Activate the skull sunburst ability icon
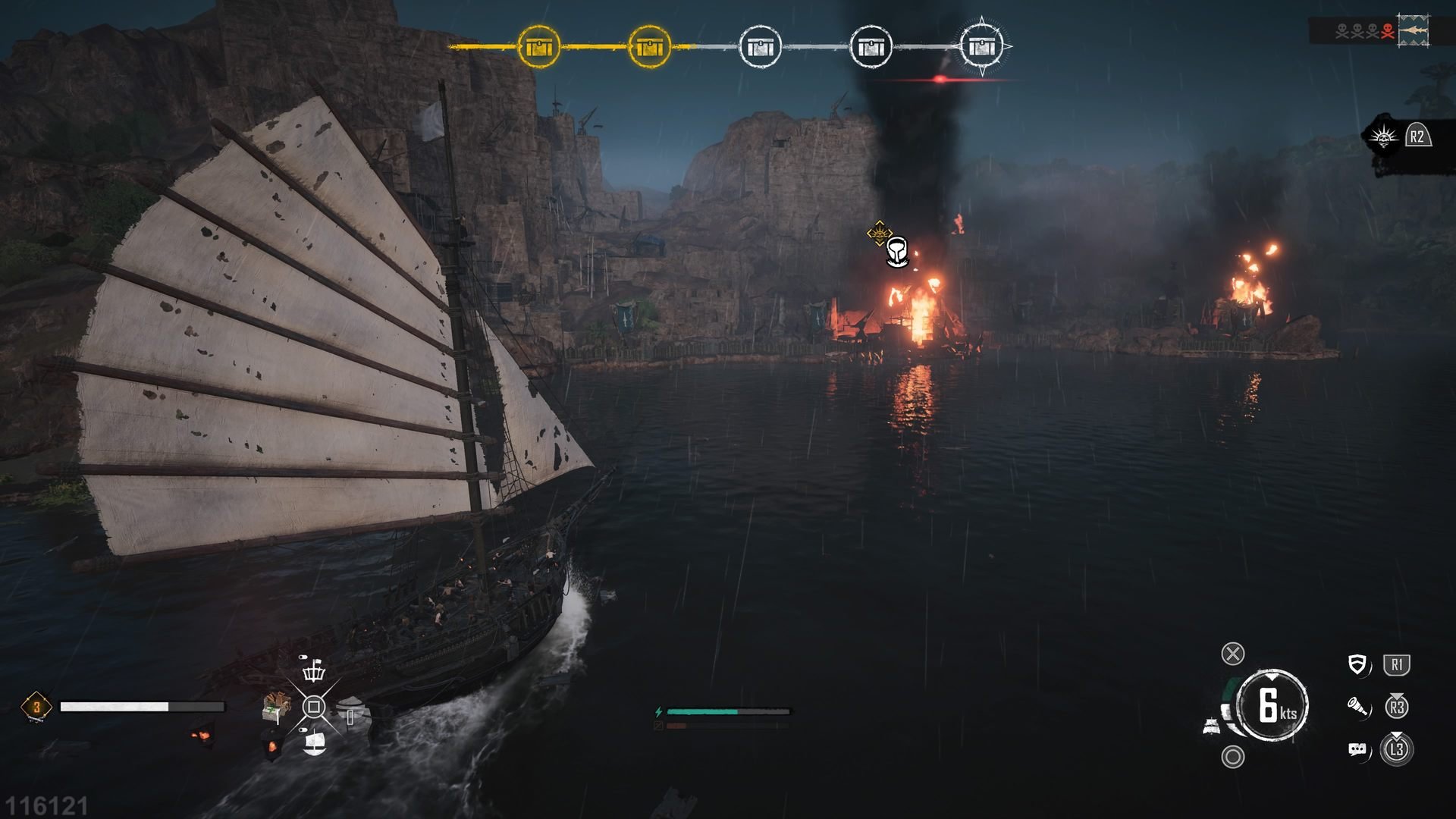This screenshot has width=1456, height=819. (x=1383, y=137)
